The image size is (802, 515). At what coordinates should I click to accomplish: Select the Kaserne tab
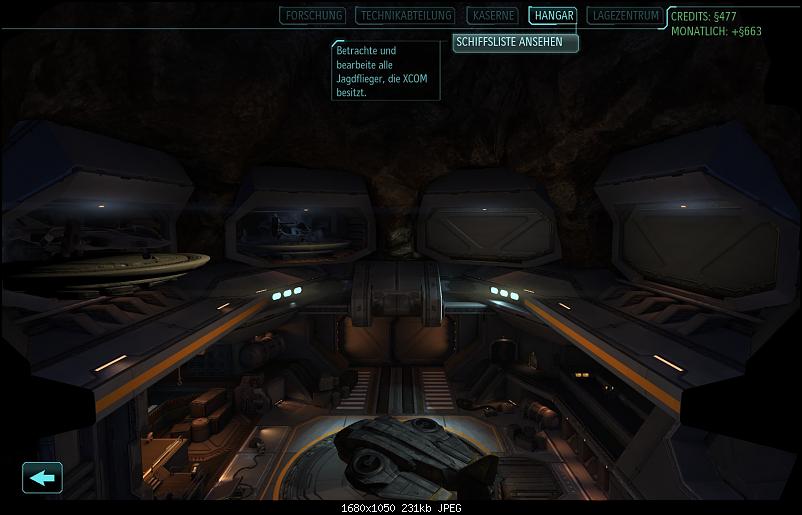492,16
